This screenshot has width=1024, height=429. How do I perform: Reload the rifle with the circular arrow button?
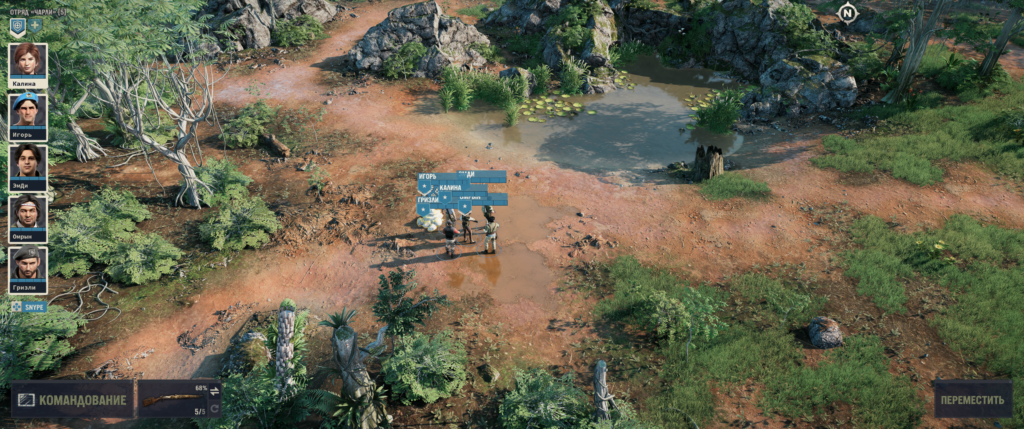[x=214, y=409]
